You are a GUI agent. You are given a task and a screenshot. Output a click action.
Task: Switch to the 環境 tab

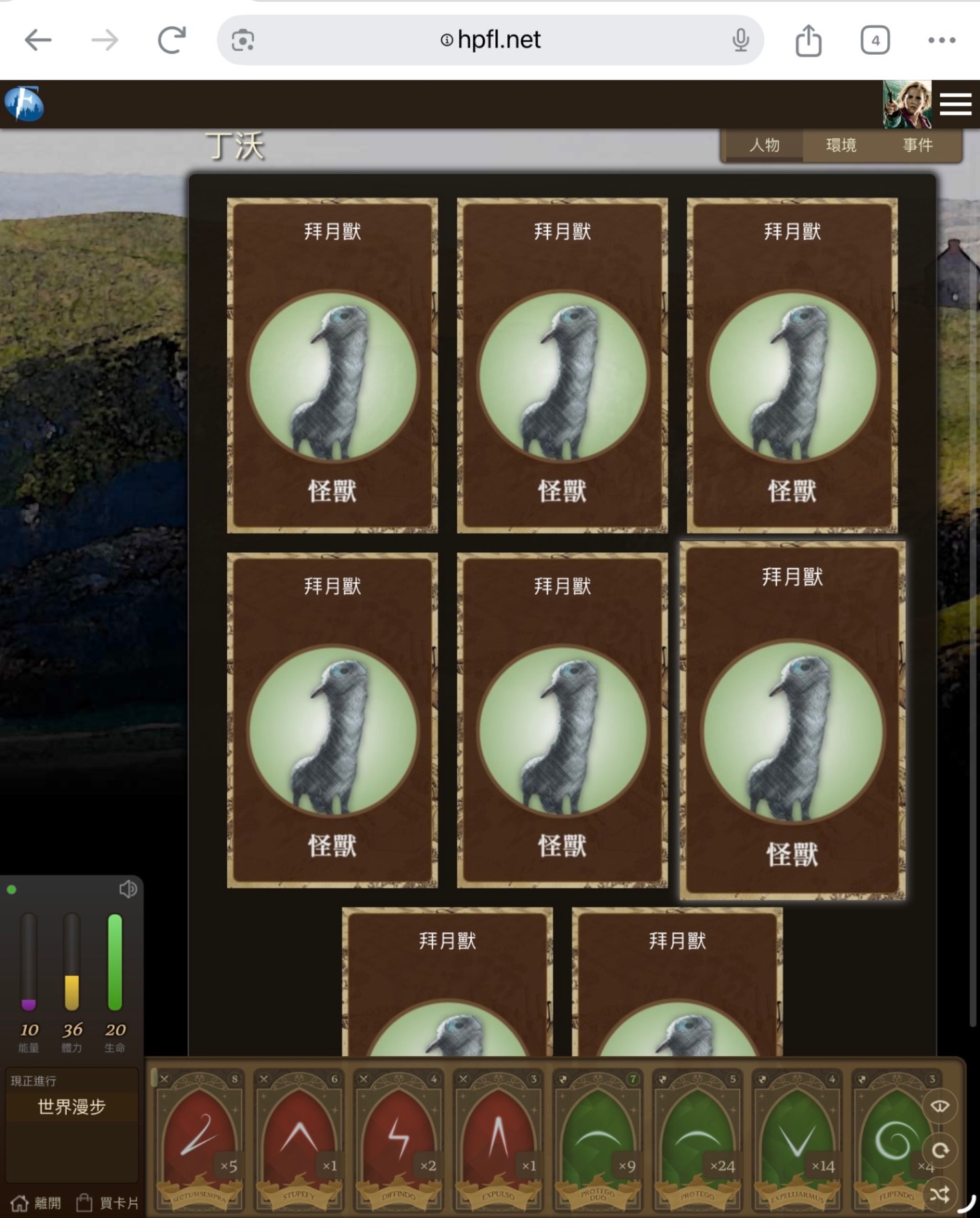pyautogui.click(x=840, y=145)
